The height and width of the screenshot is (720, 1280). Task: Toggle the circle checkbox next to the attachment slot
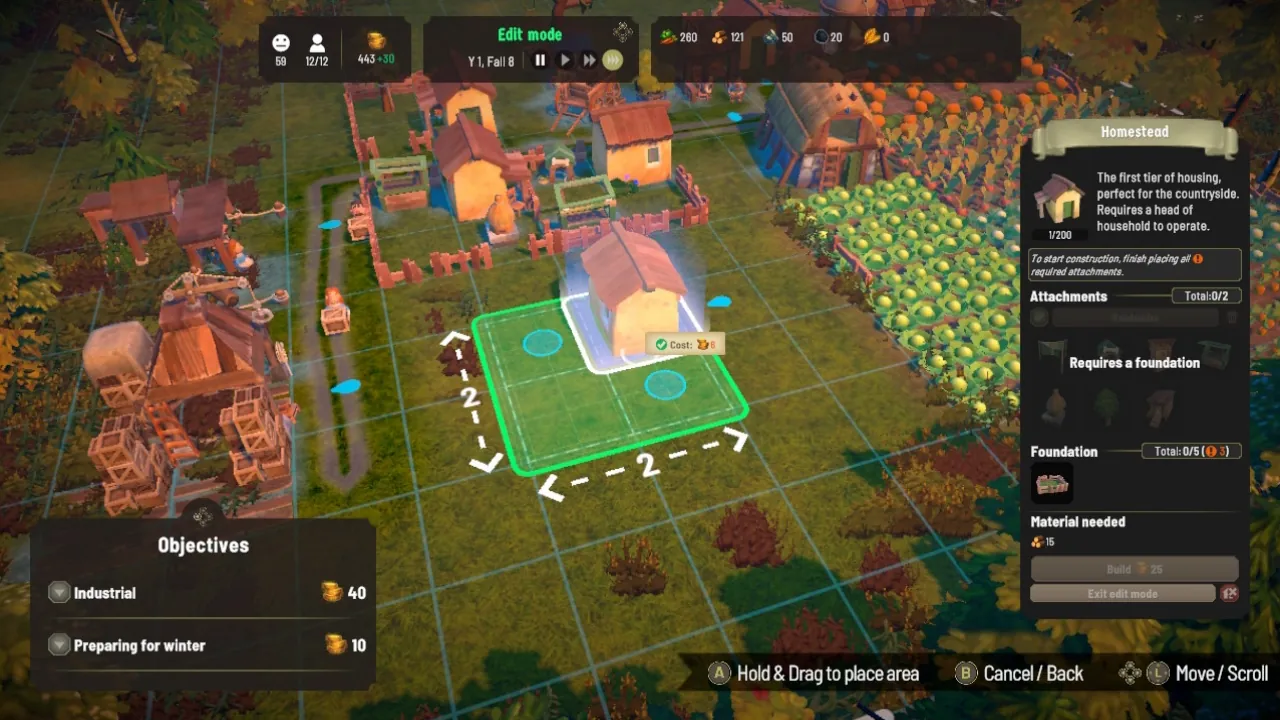[1040, 317]
